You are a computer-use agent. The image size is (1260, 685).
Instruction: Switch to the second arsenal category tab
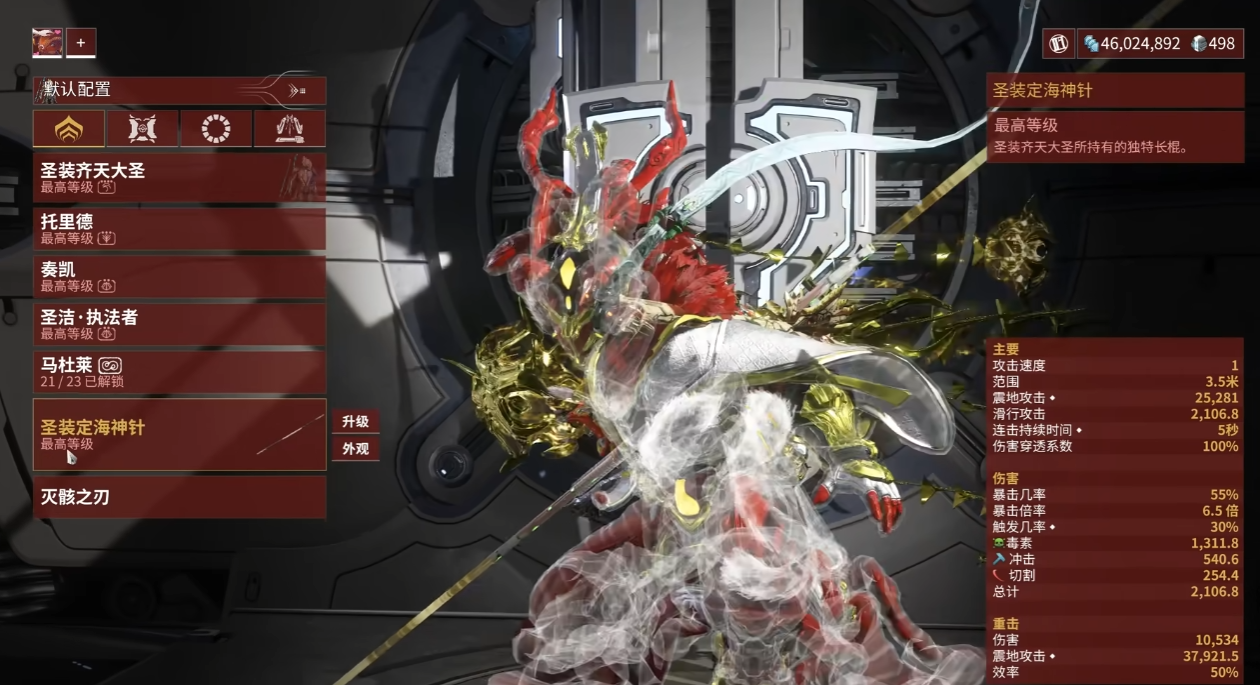click(142, 128)
